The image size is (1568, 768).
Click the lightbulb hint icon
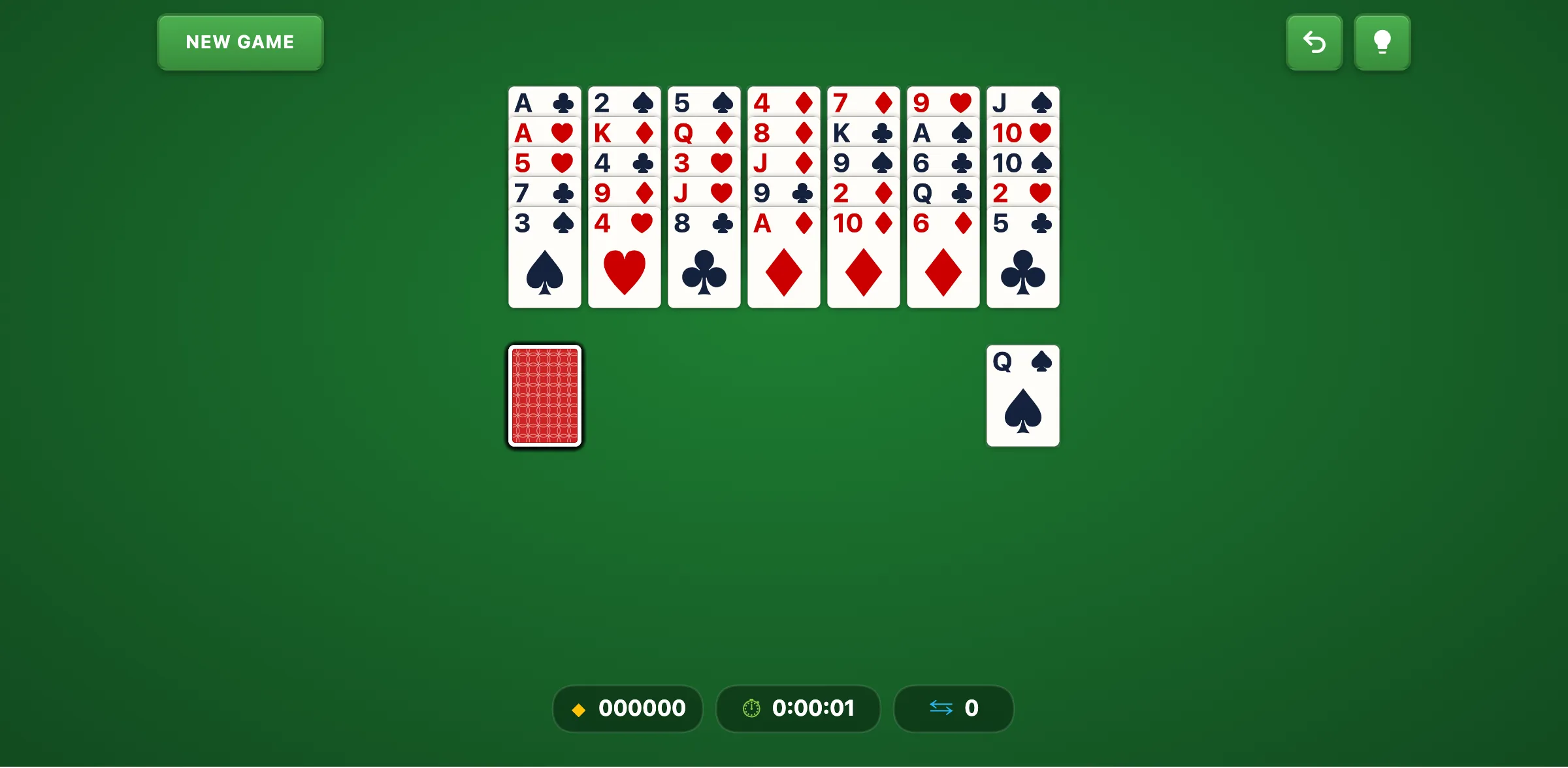click(x=1382, y=42)
